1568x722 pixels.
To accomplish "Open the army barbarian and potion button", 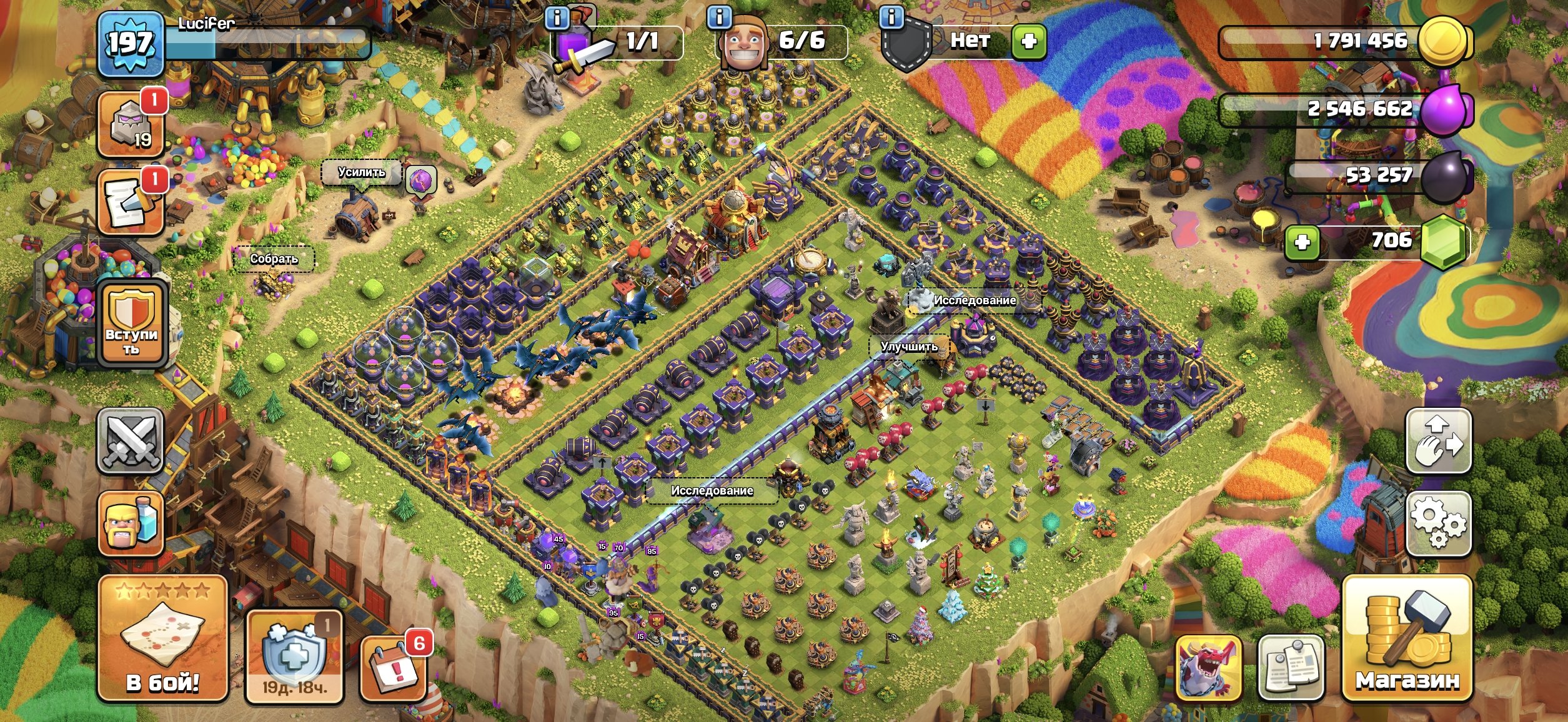I will (131, 523).
